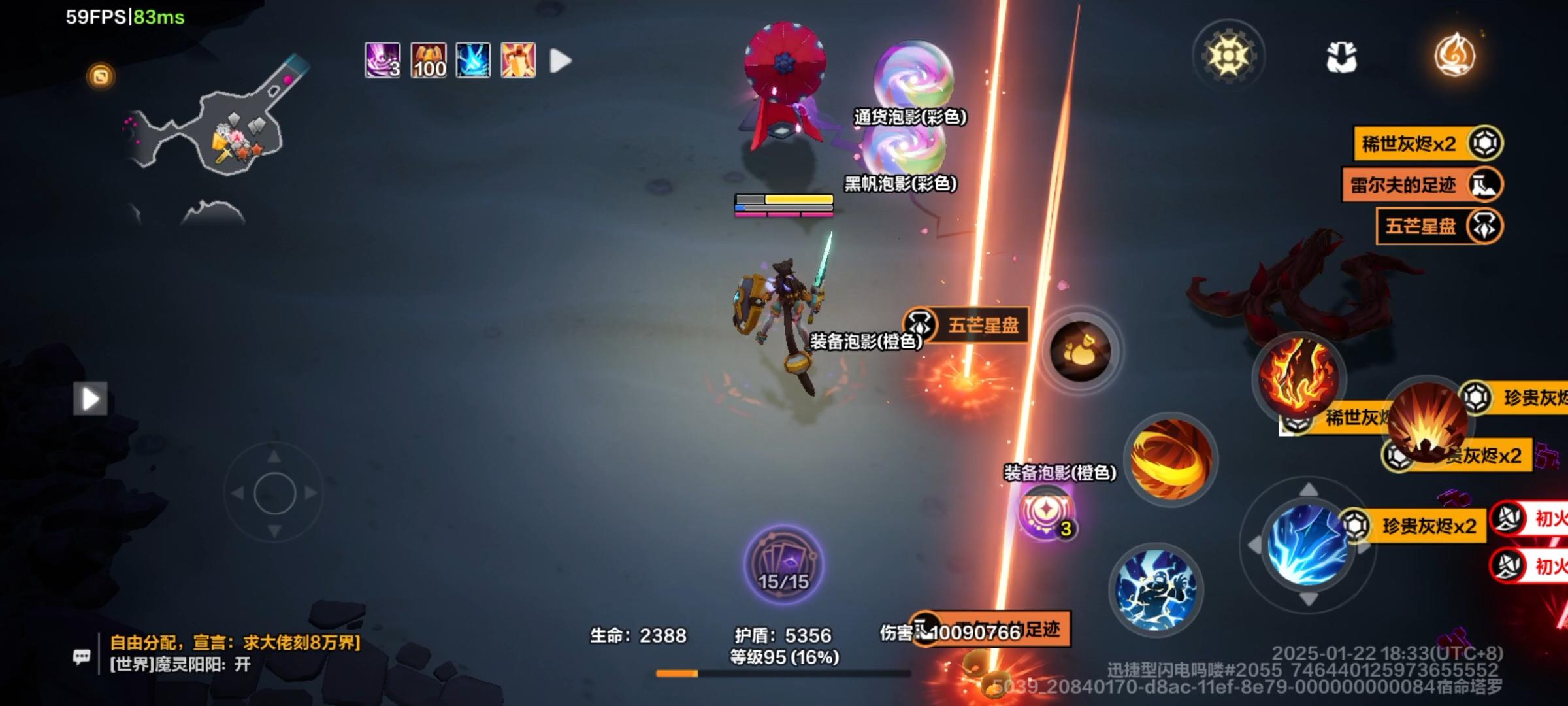Open the golden gear emblem at top right
Screen dimensions: 1568x706
1229,56
